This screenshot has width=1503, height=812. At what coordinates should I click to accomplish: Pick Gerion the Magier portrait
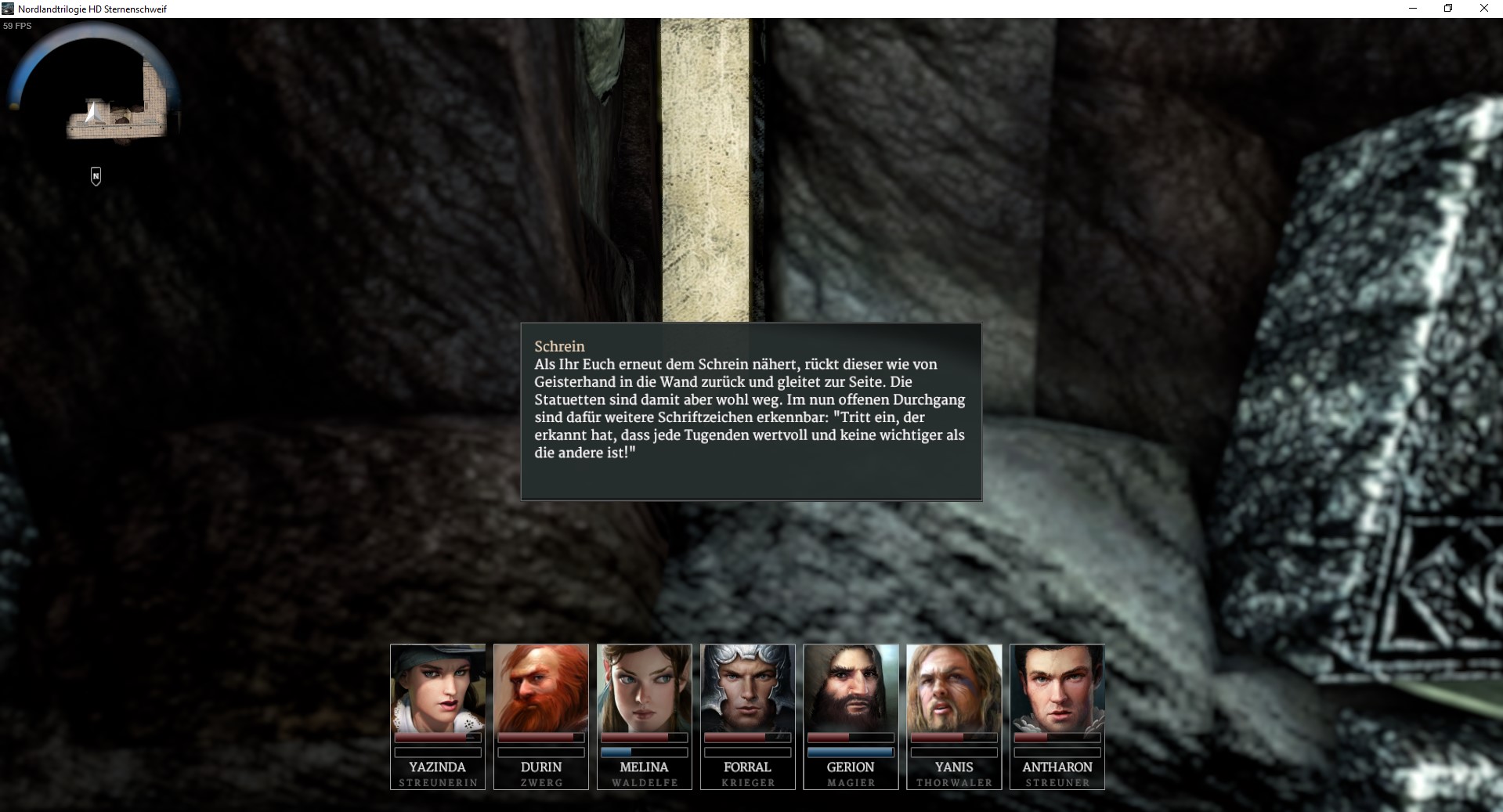click(x=851, y=688)
